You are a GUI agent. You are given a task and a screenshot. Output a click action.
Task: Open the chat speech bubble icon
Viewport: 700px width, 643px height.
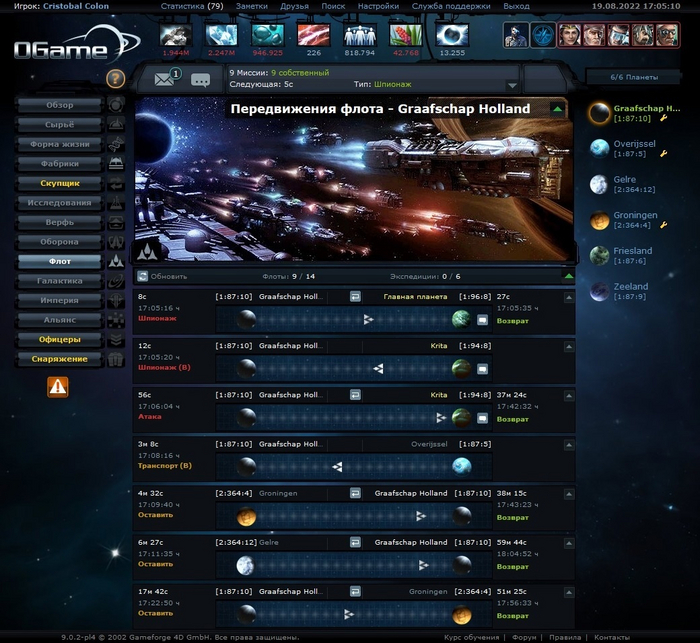[x=200, y=80]
